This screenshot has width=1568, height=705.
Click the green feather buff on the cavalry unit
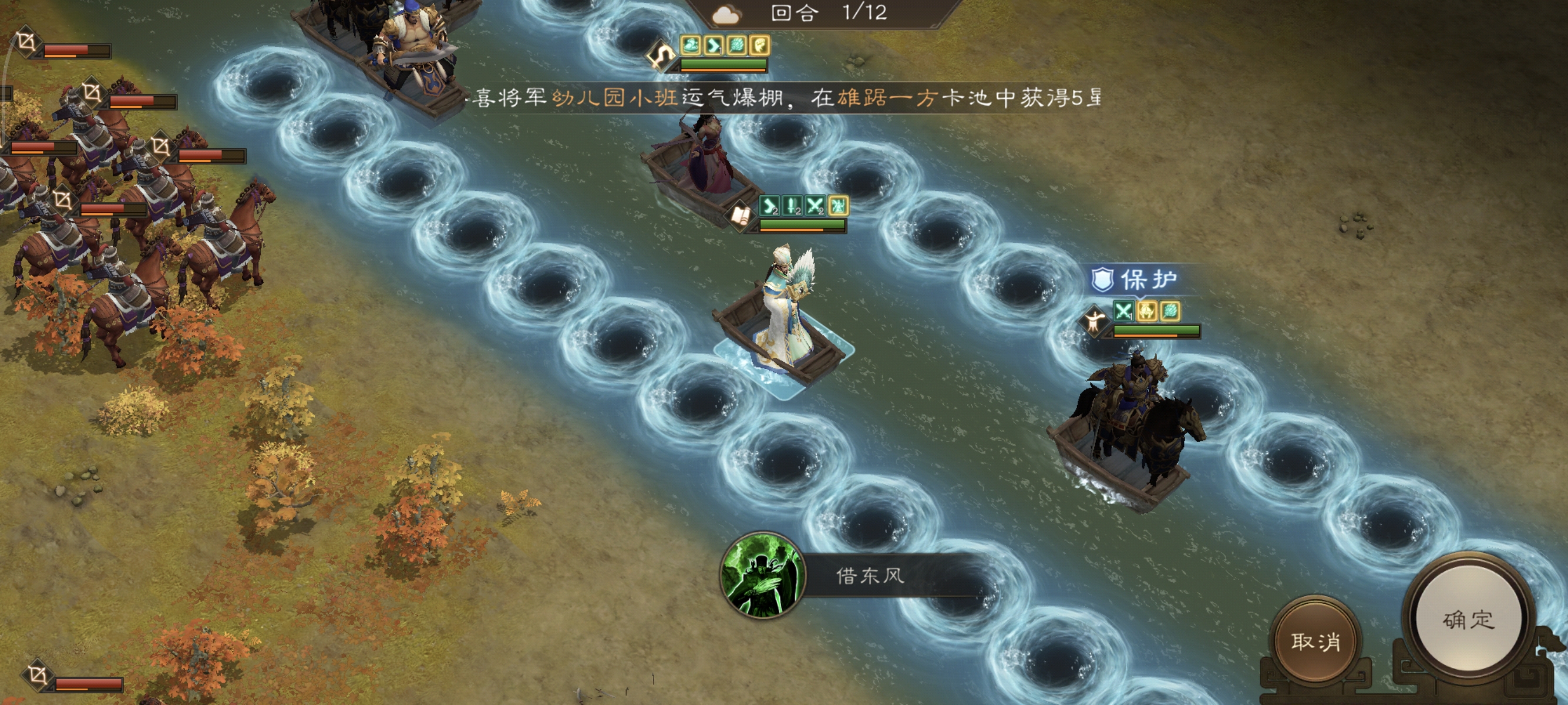tap(1170, 312)
